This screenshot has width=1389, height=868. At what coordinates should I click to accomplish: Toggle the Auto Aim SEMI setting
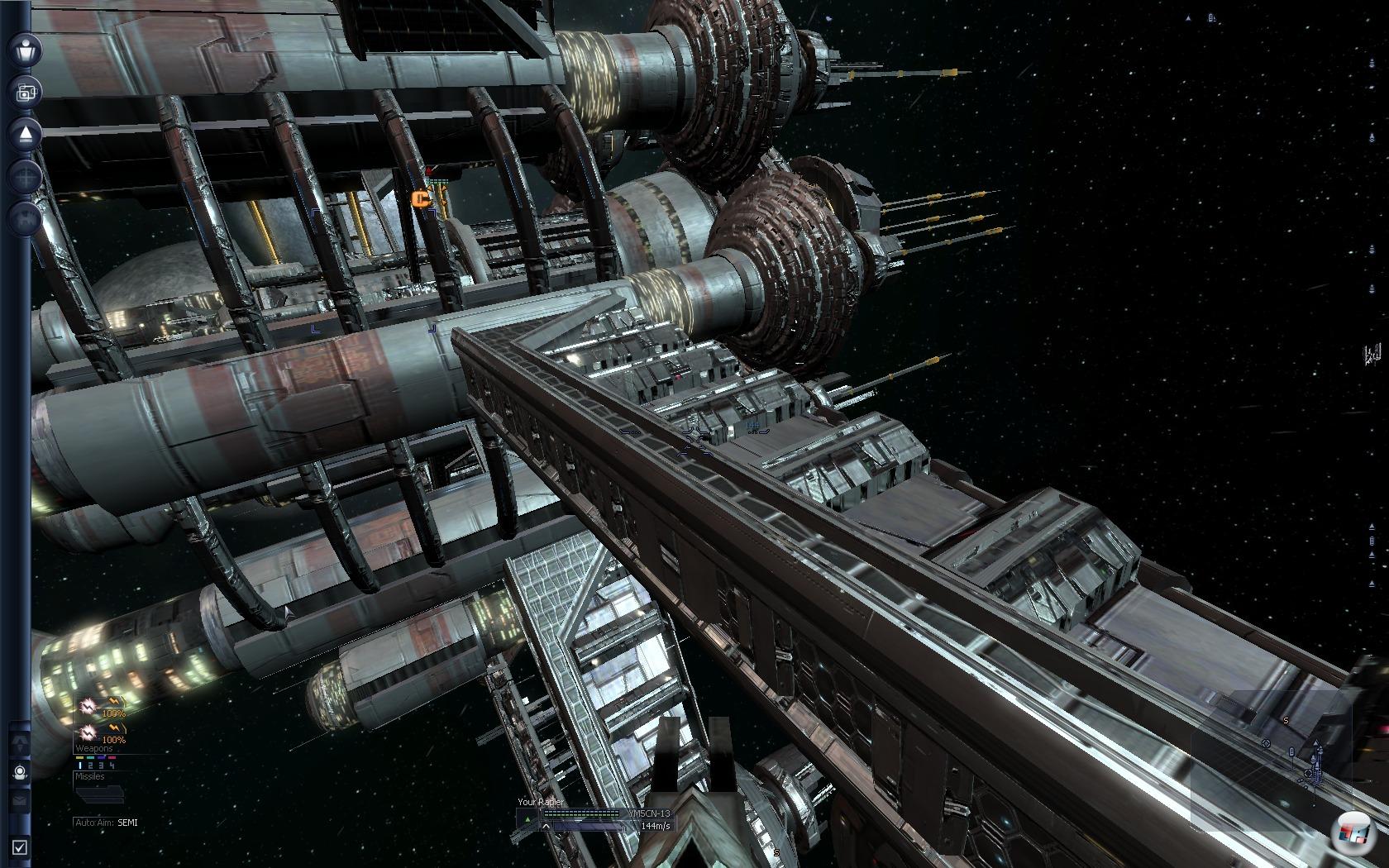click(107, 823)
